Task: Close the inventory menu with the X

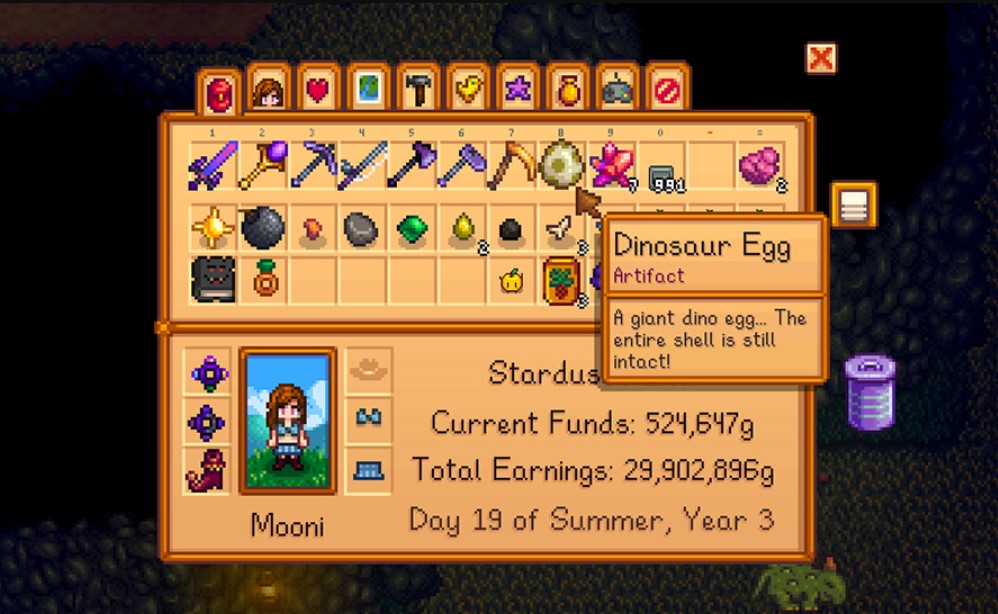Action: click(820, 59)
